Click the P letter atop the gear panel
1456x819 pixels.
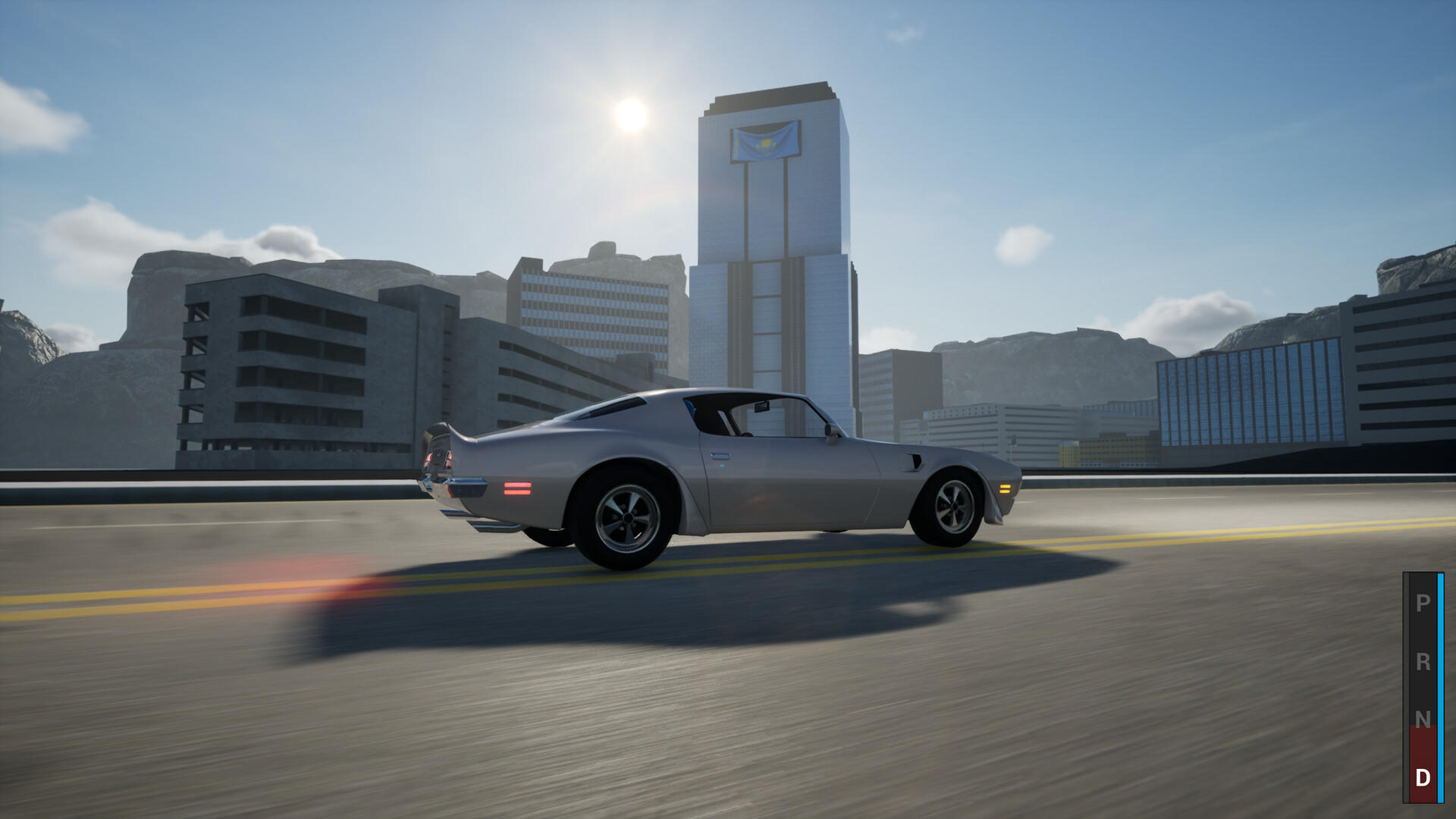(1422, 603)
